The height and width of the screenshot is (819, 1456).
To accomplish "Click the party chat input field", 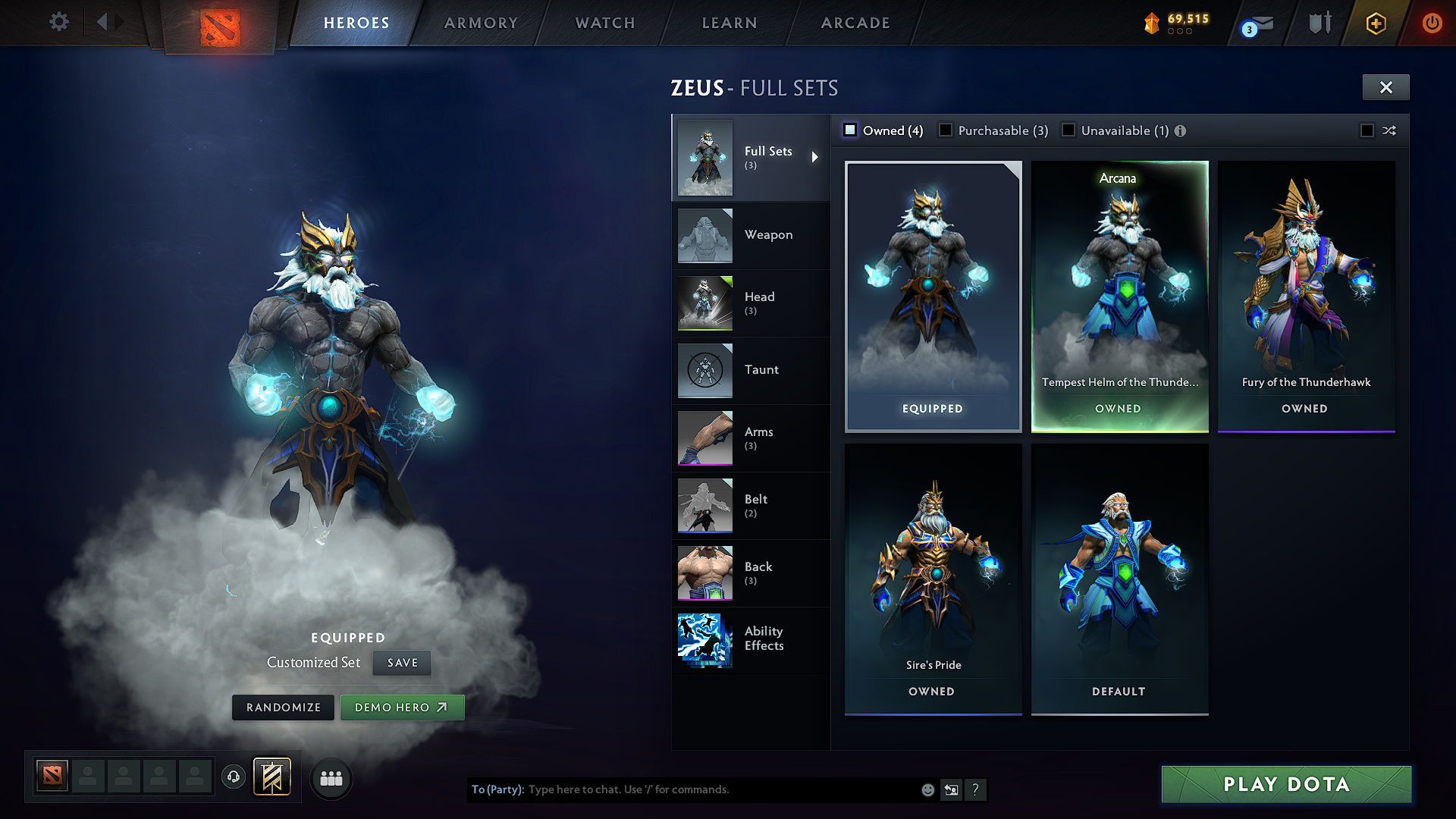I will click(682, 789).
